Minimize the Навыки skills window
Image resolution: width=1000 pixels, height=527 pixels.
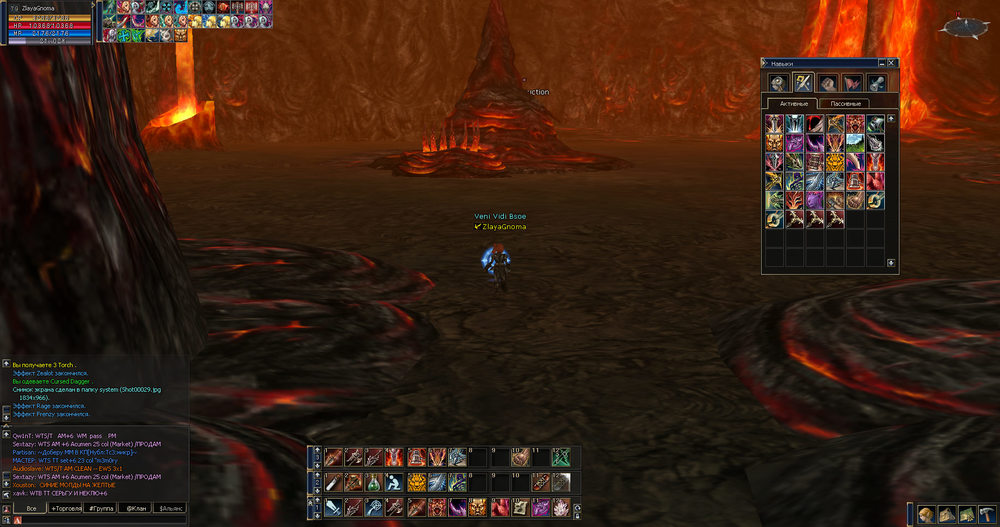(884, 63)
